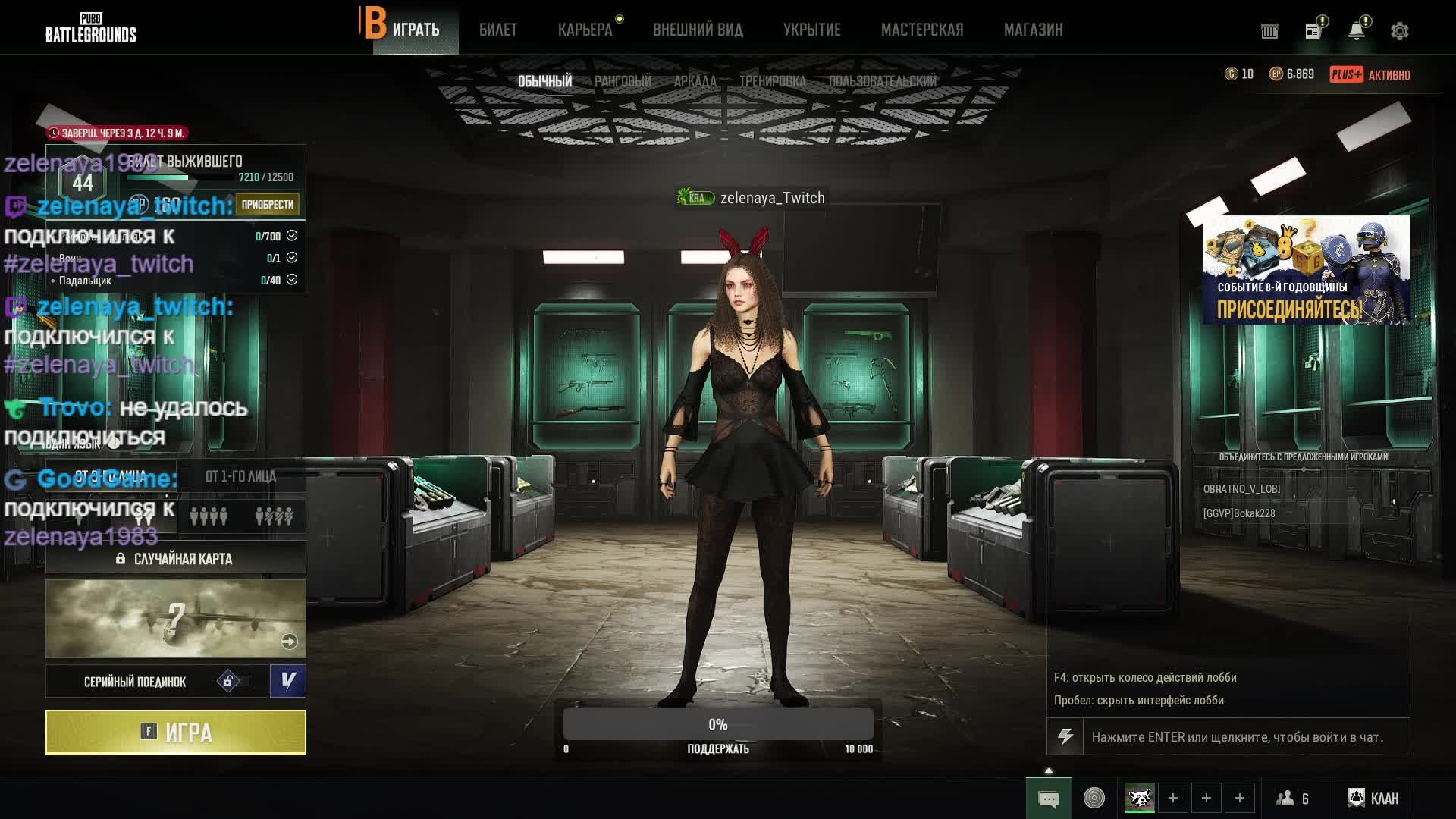Switch to ТРЕНИРОВКА training mode
Image resolution: width=1456 pixels, height=819 pixels.
[772, 81]
